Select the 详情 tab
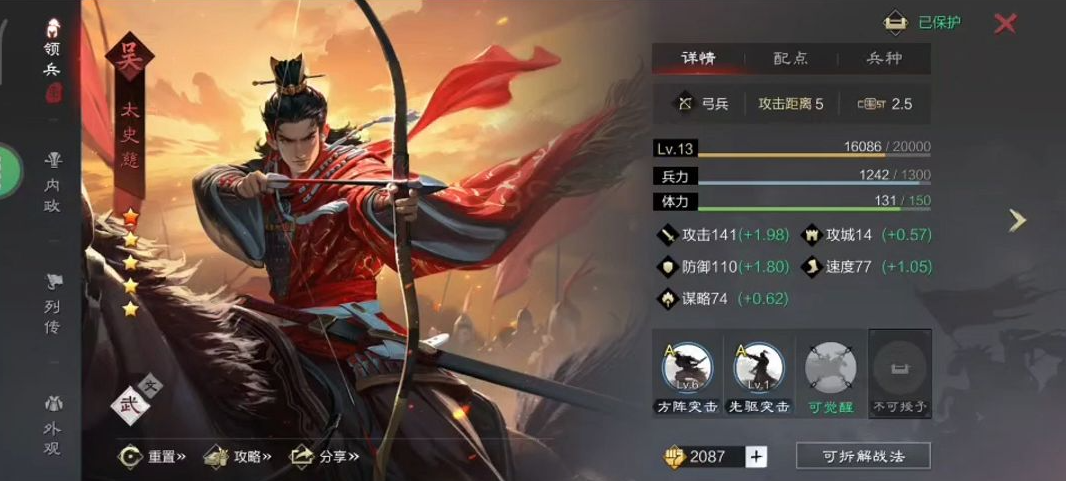 coord(698,58)
